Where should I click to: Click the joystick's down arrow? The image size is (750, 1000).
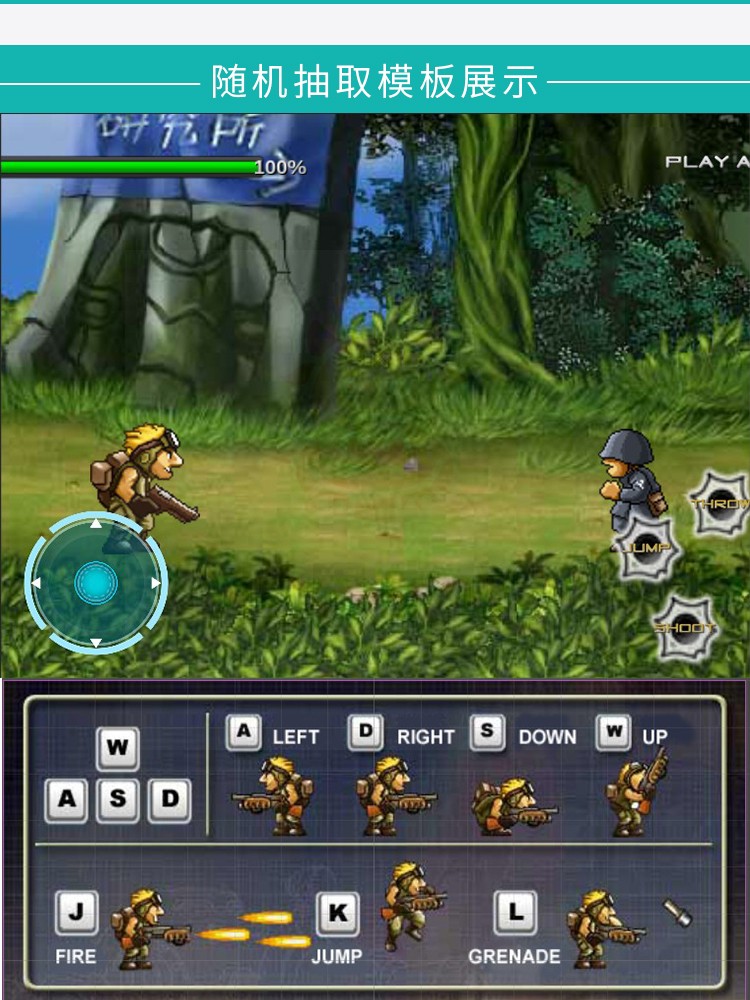[x=96, y=643]
